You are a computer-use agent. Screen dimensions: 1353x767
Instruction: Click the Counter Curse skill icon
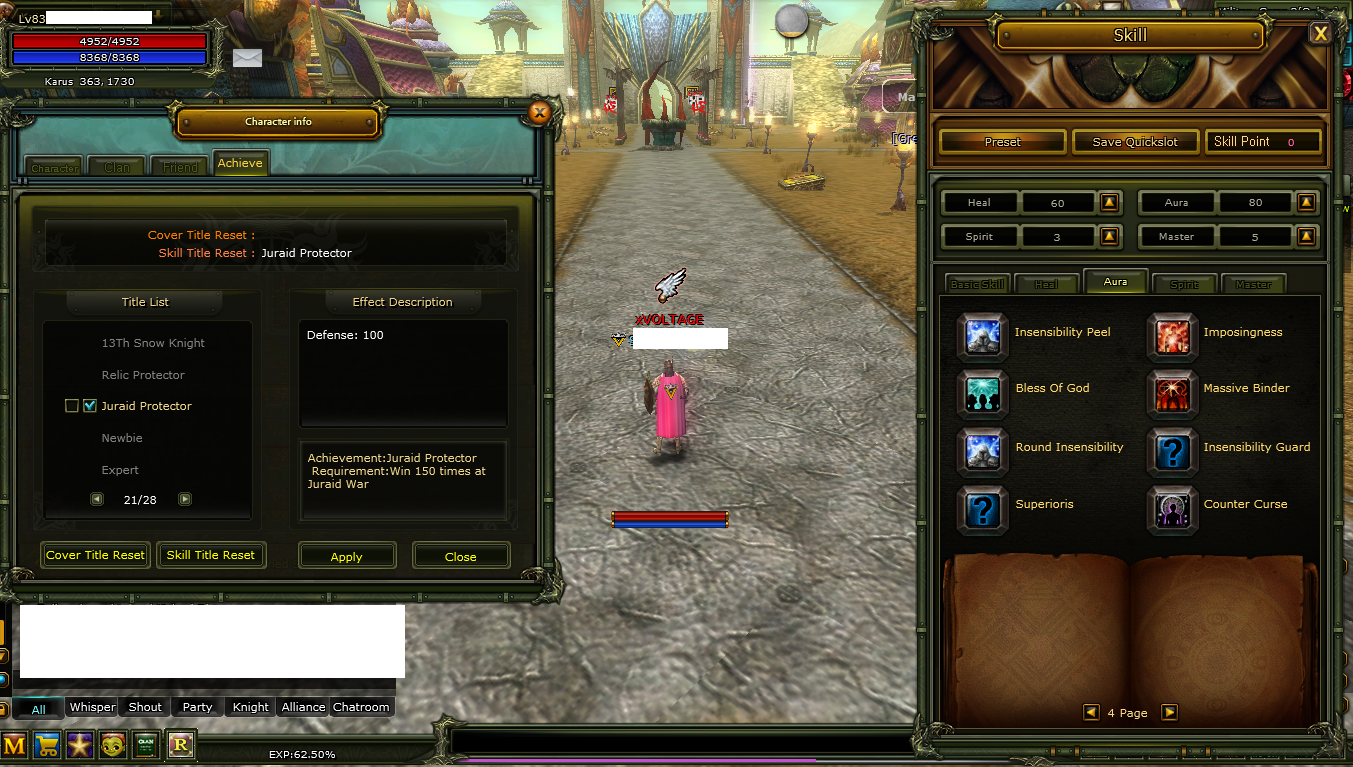tap(1172, 510)
